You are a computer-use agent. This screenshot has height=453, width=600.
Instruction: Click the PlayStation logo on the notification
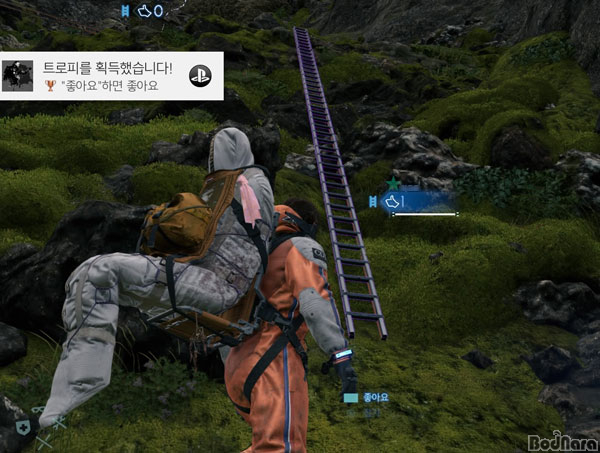click(x=198, y=73)
